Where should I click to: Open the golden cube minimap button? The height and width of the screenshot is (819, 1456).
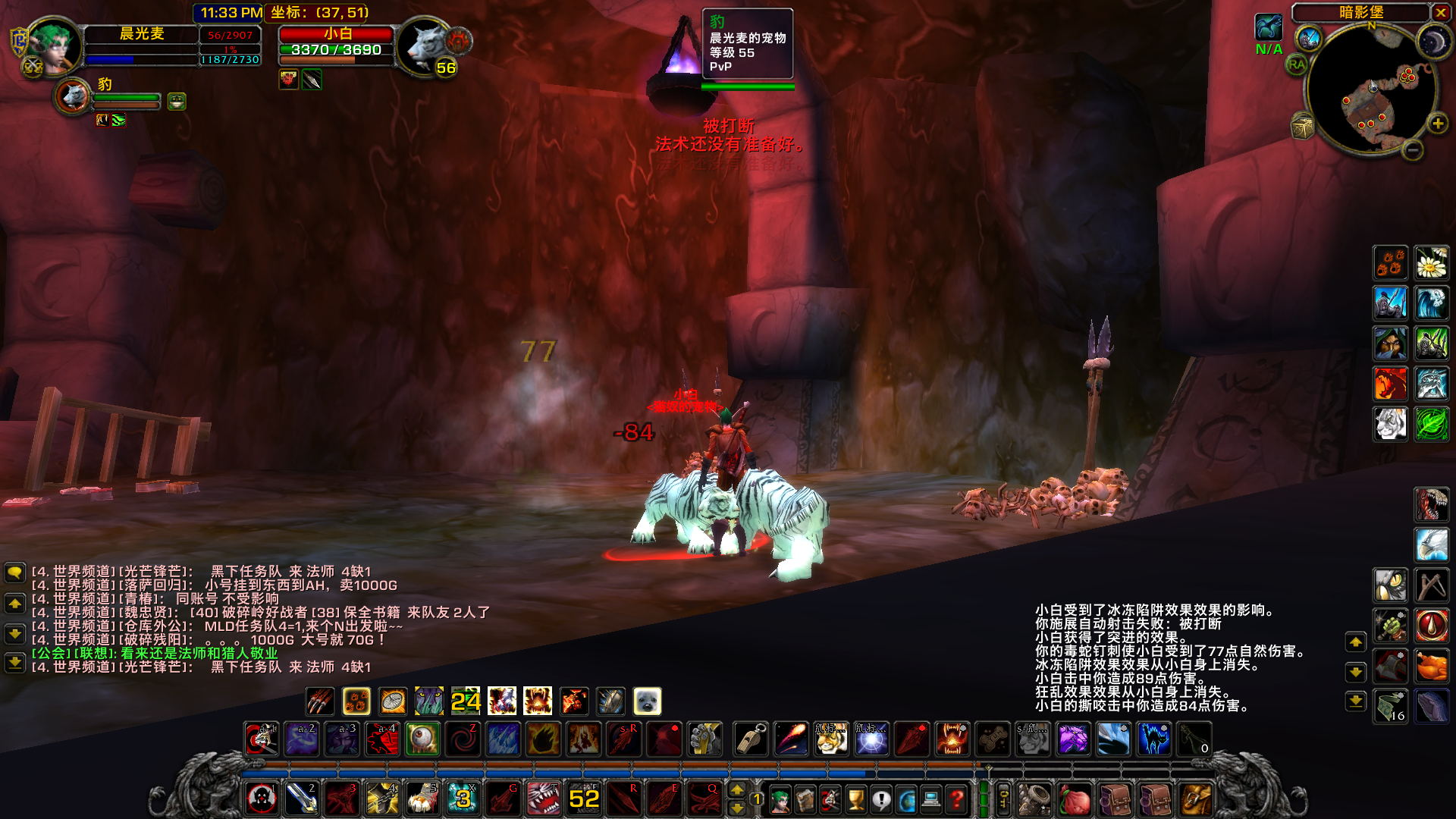(1303, 127)
